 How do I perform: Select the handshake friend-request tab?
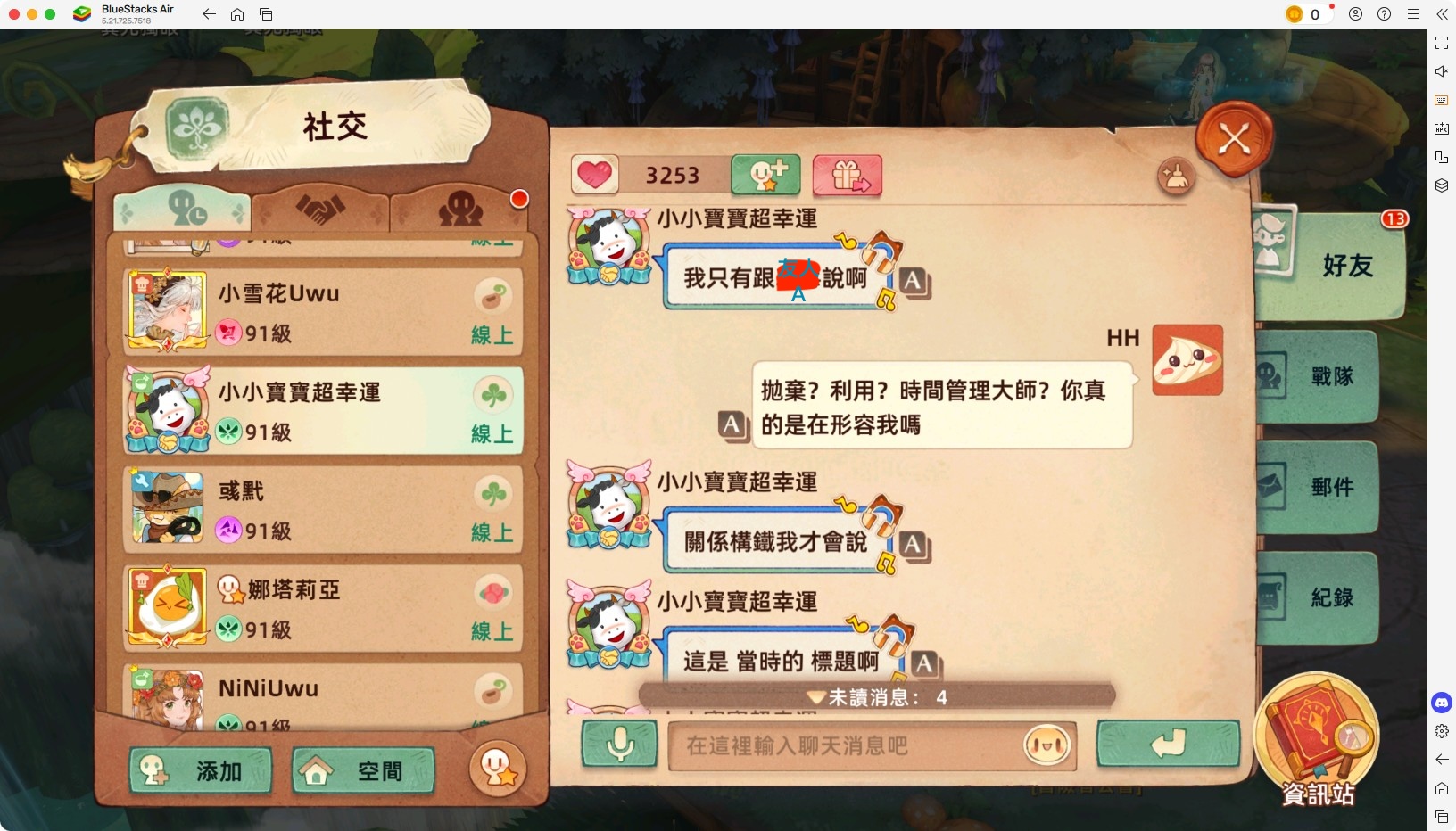click(x=319, y=208)
